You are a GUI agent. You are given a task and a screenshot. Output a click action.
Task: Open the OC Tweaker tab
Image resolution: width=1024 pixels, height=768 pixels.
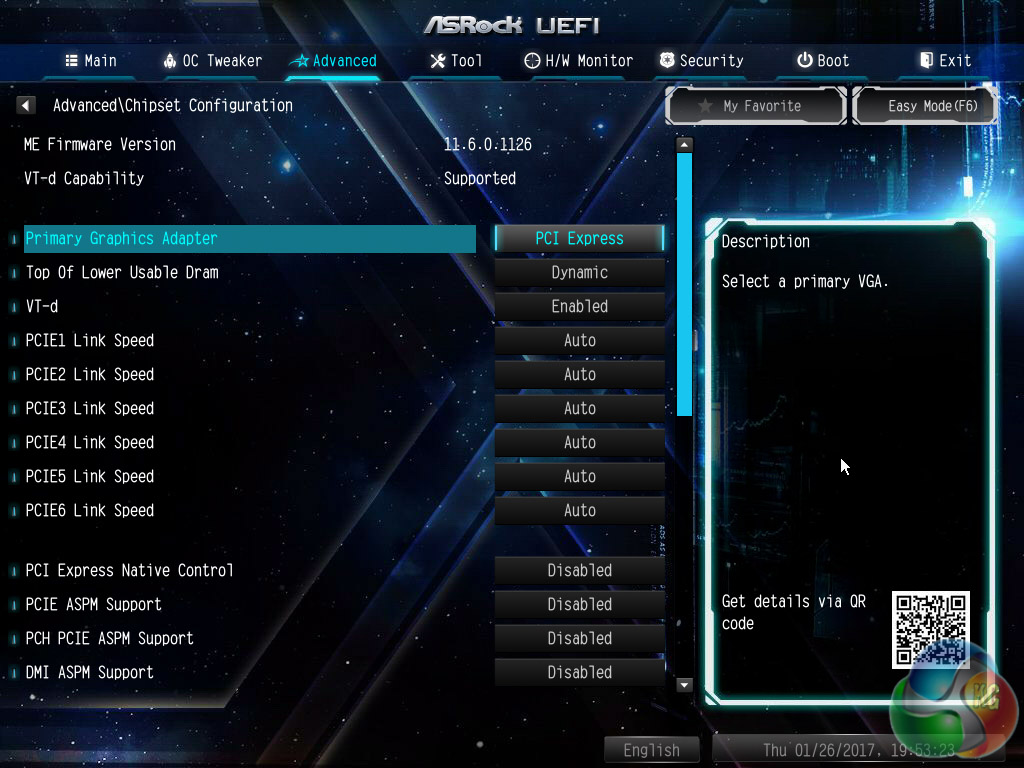(x=212, y=61)
